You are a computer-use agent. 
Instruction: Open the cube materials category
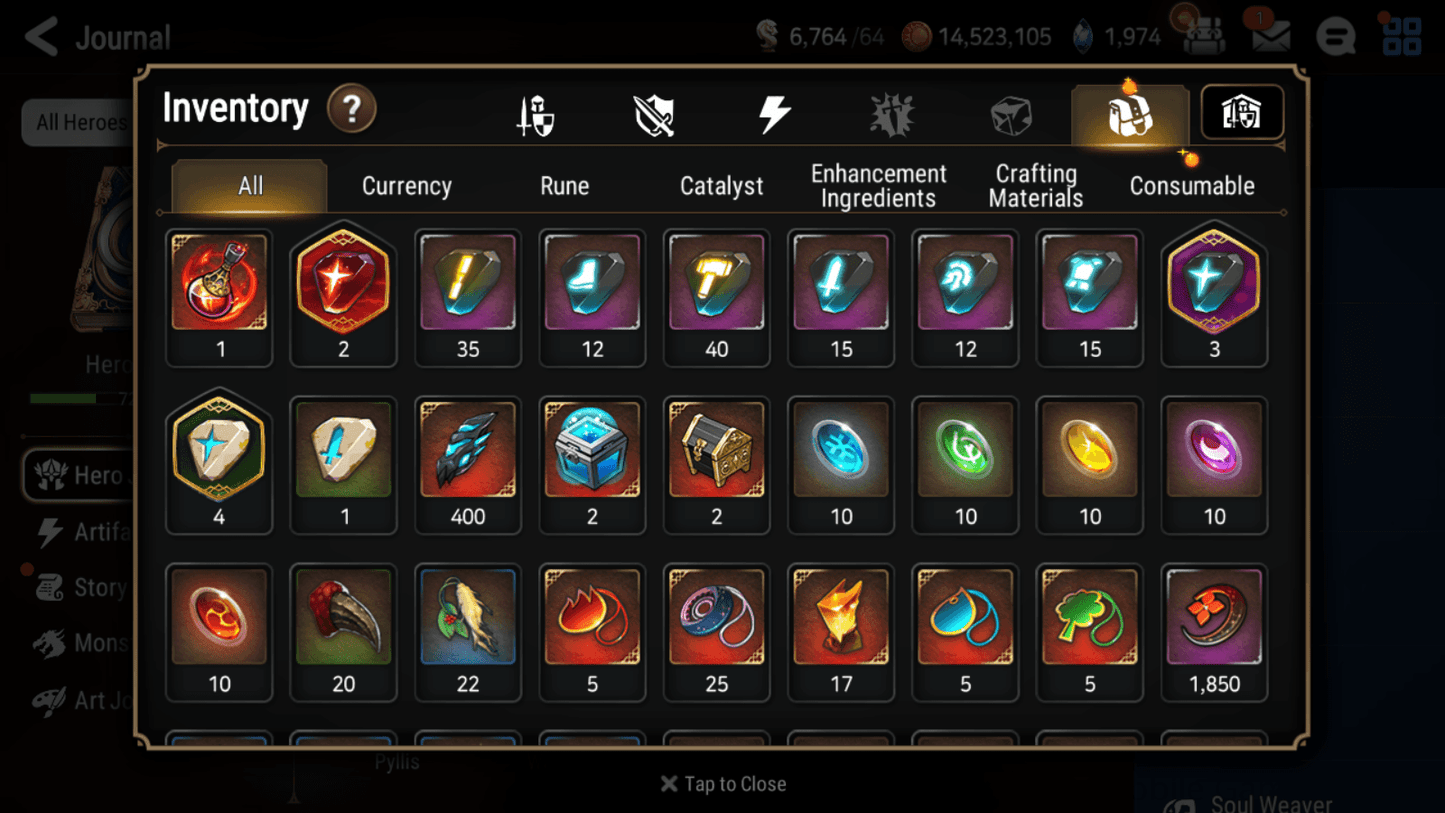click(1011, 113)
